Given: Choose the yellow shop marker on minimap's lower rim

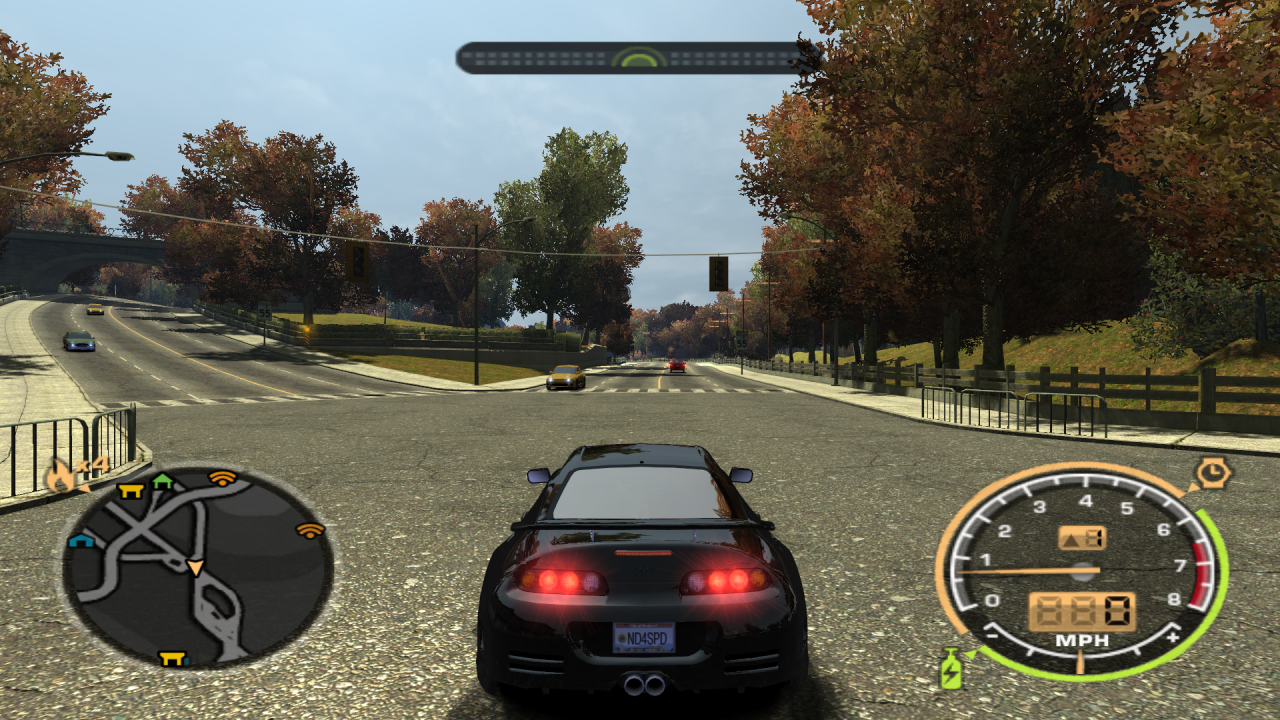Looking at the screenshot, I should click(173, 658).
